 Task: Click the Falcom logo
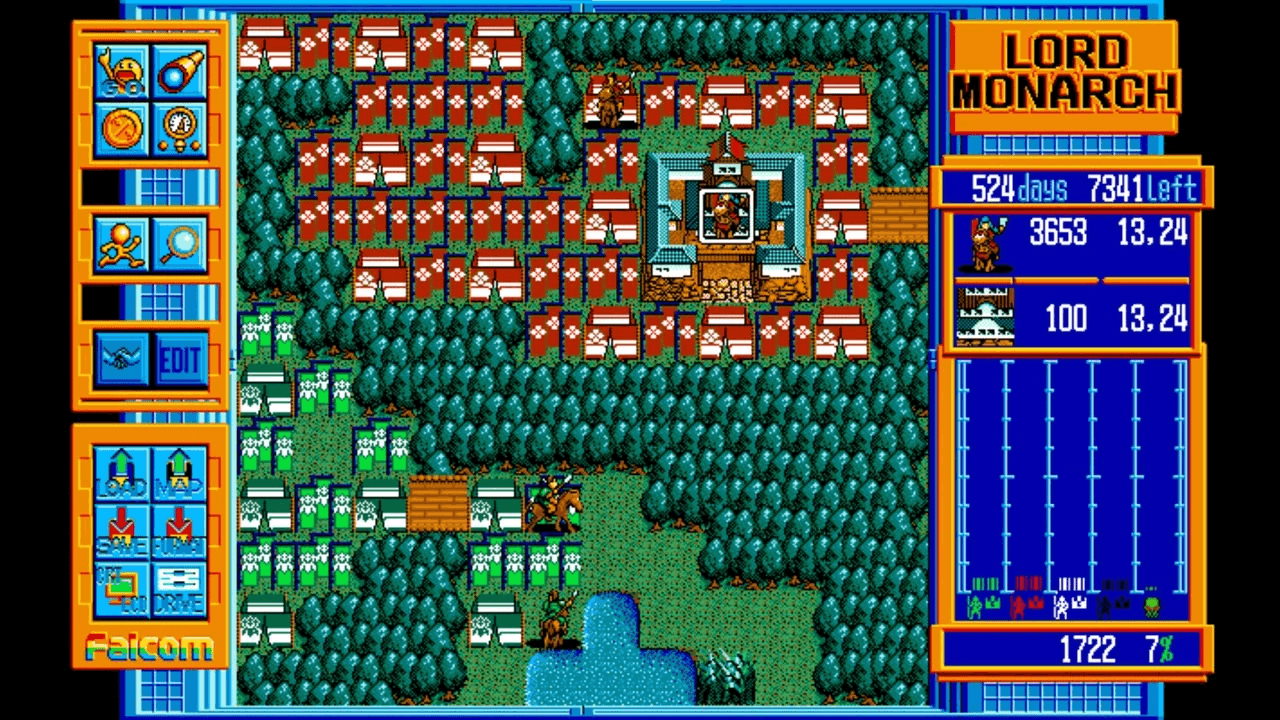point(148,648)
